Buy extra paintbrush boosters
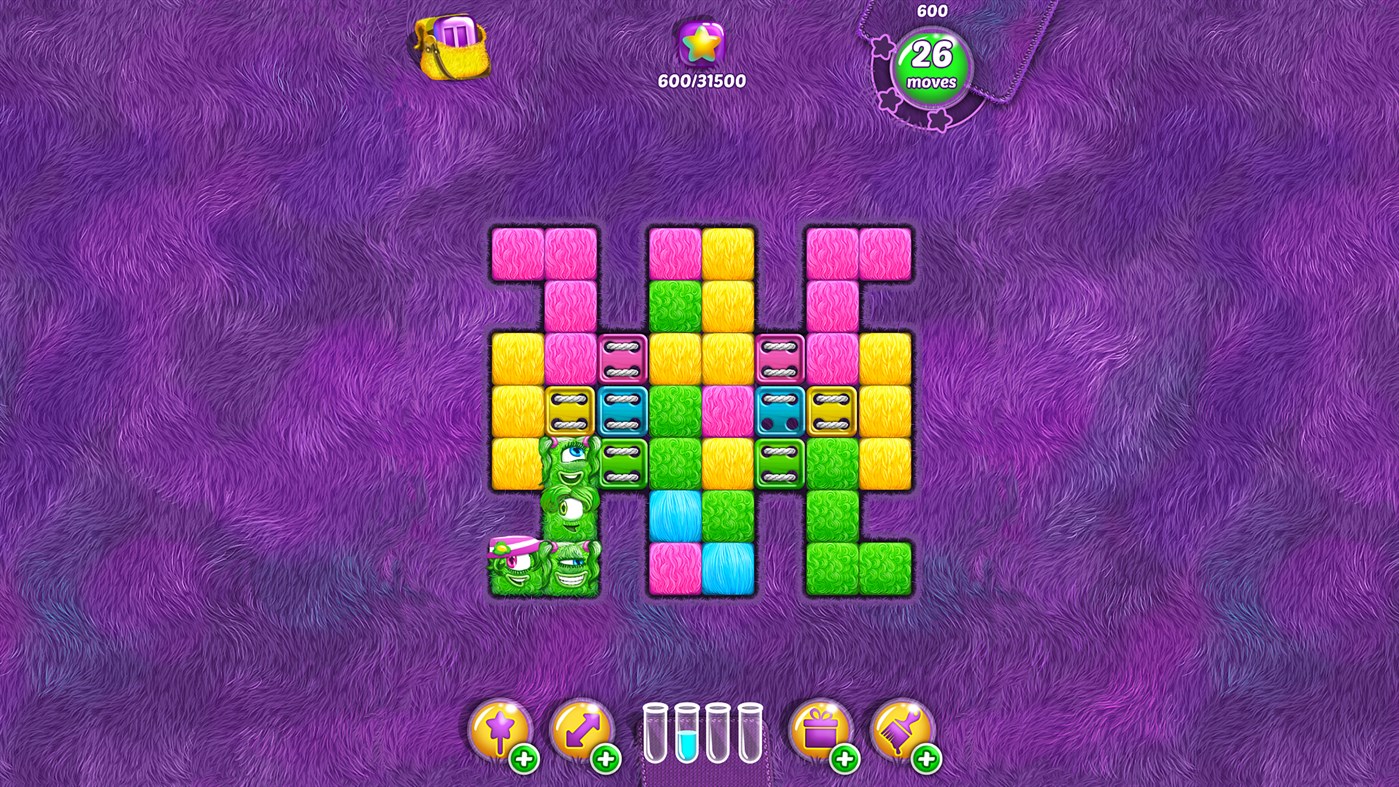 929,758
